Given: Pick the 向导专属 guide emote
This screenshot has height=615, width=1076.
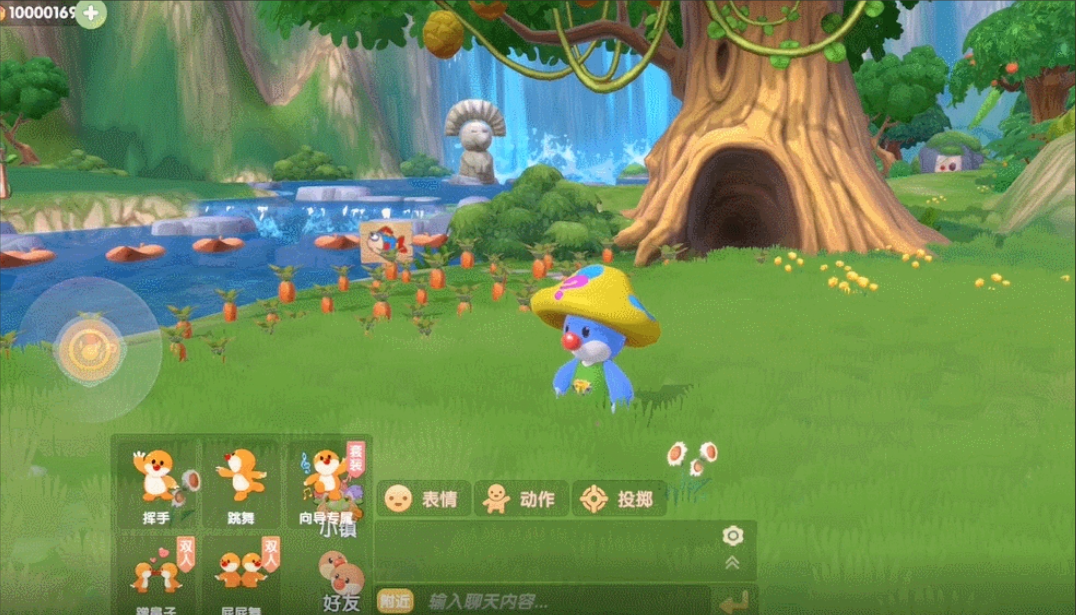Looking at the screenshot, I should pos(326,484).
